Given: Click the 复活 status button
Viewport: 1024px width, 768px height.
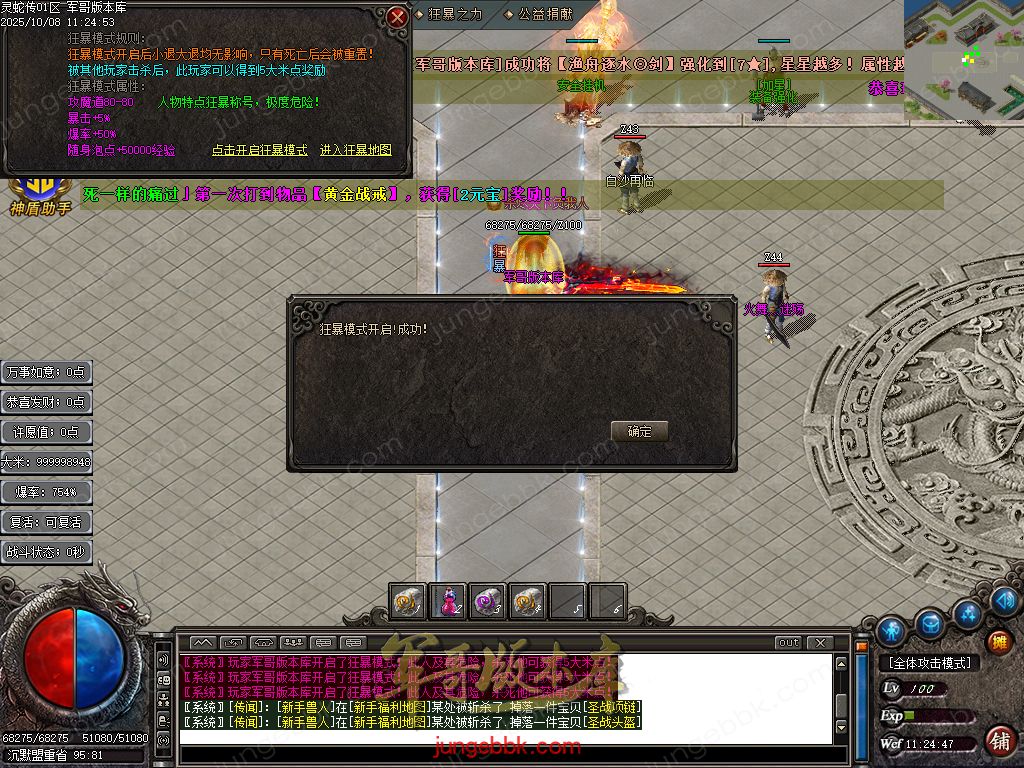Looking at the screenshot, I should coord(46,522).
